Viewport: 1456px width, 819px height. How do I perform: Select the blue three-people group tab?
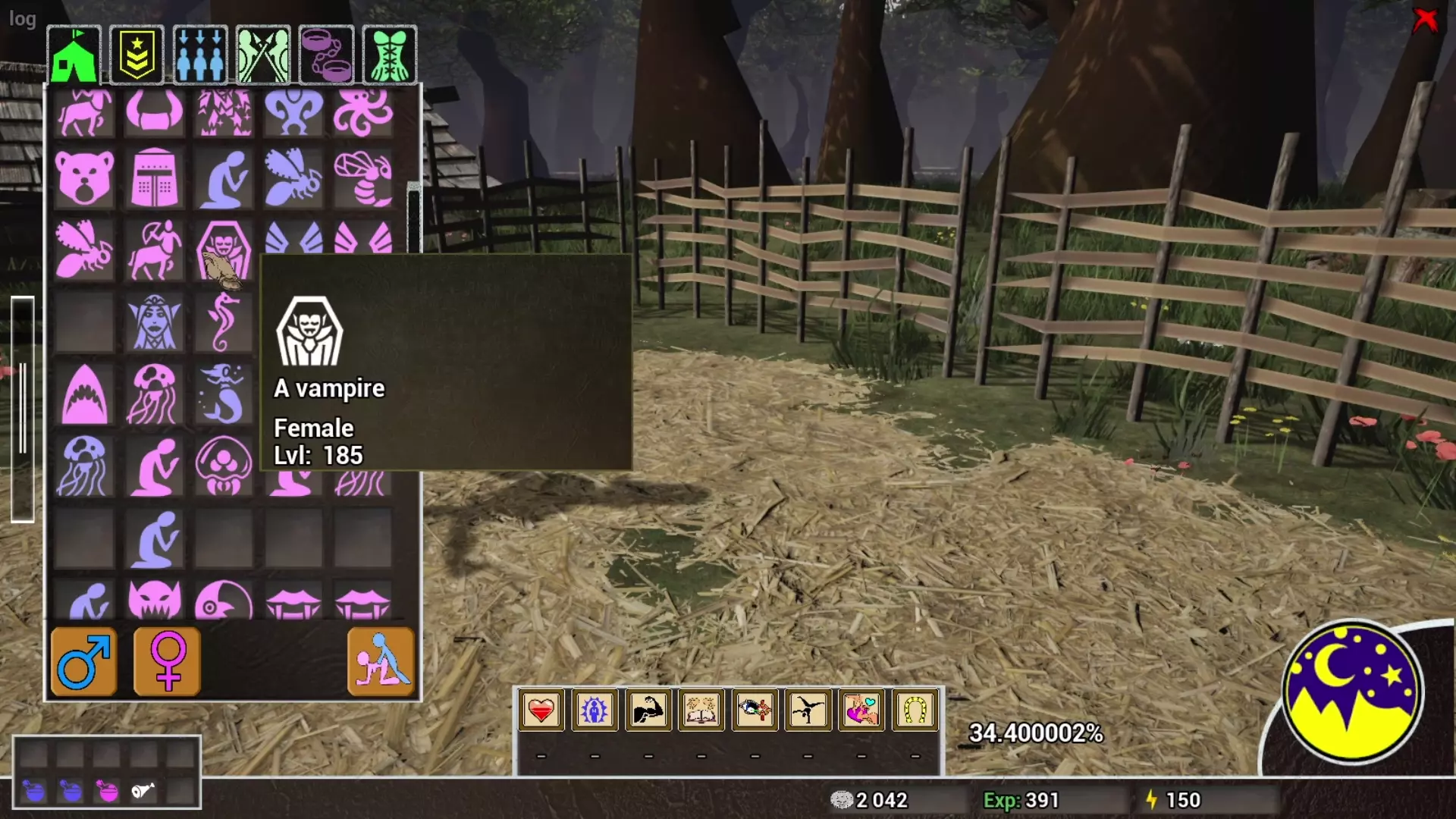coord(200,55)
